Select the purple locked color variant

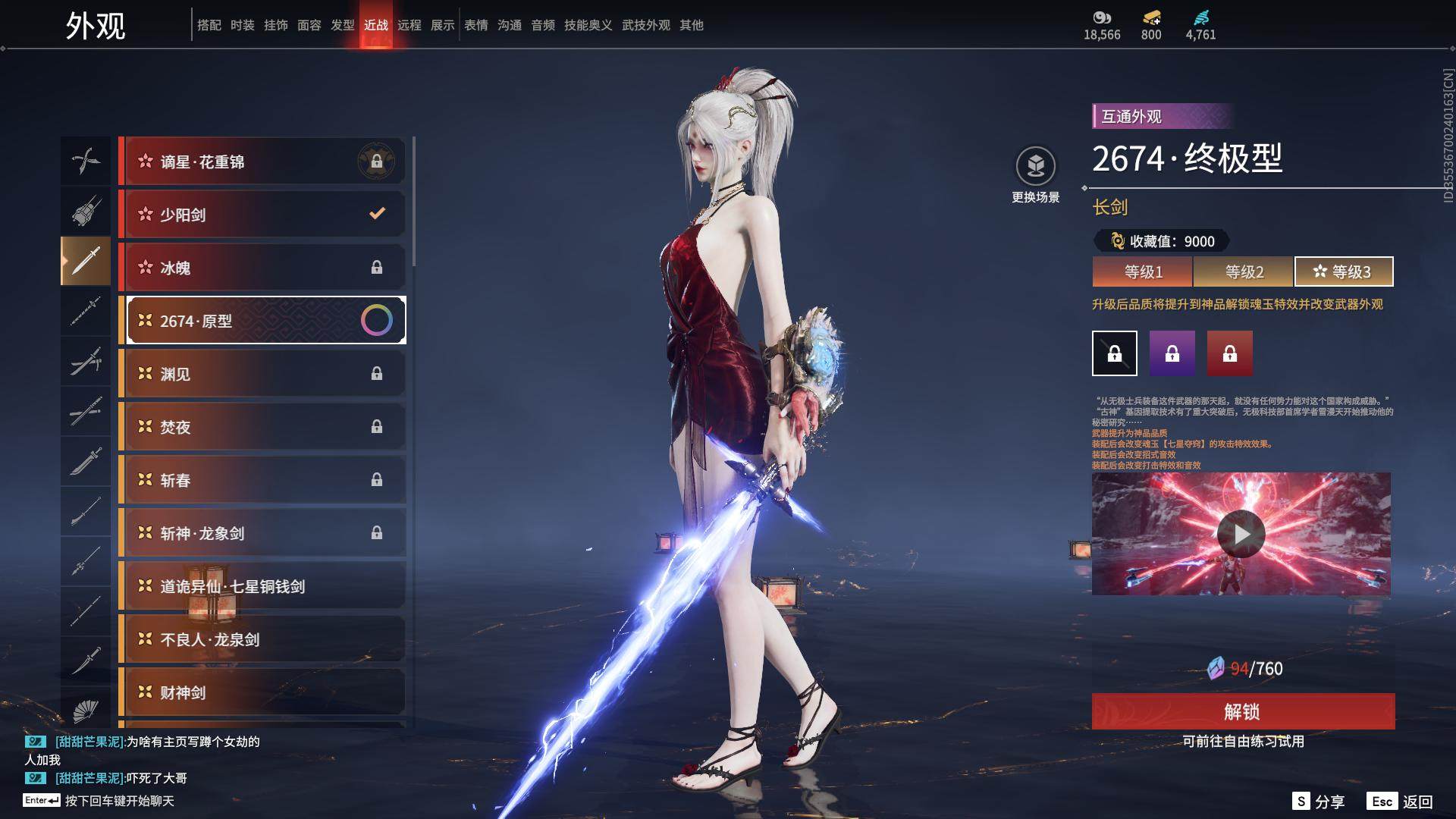pos(1172,353)
